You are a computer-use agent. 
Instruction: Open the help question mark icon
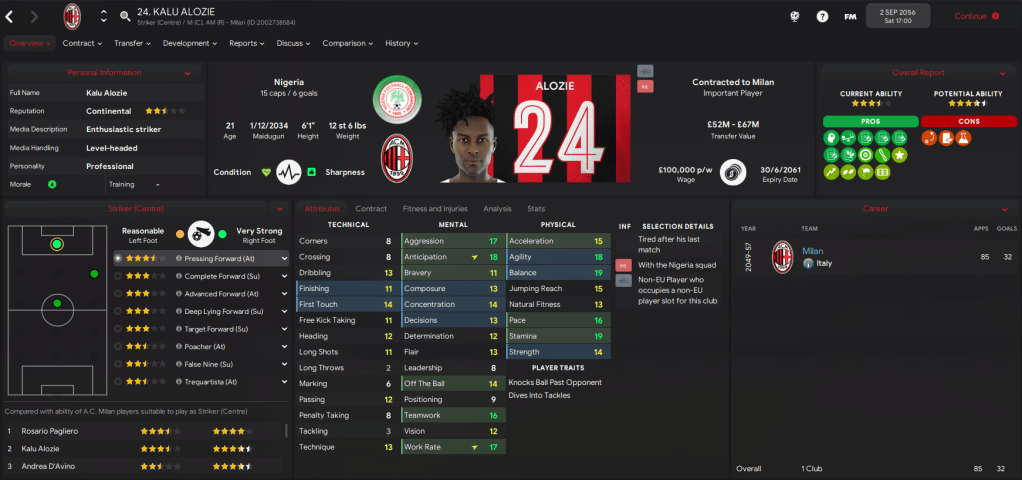coord(822,16)
